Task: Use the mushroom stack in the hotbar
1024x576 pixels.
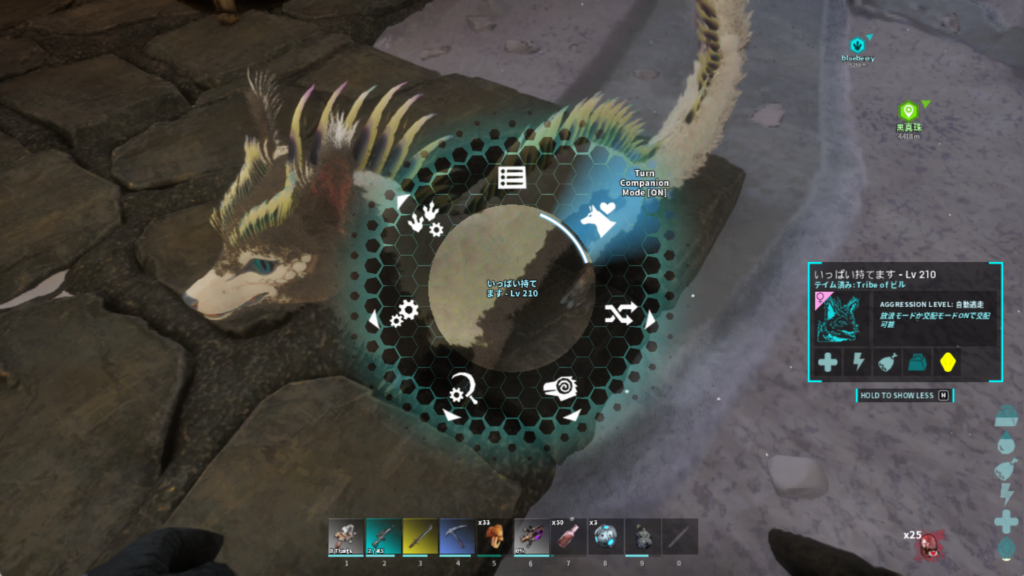Action: (x=493, y=537)
